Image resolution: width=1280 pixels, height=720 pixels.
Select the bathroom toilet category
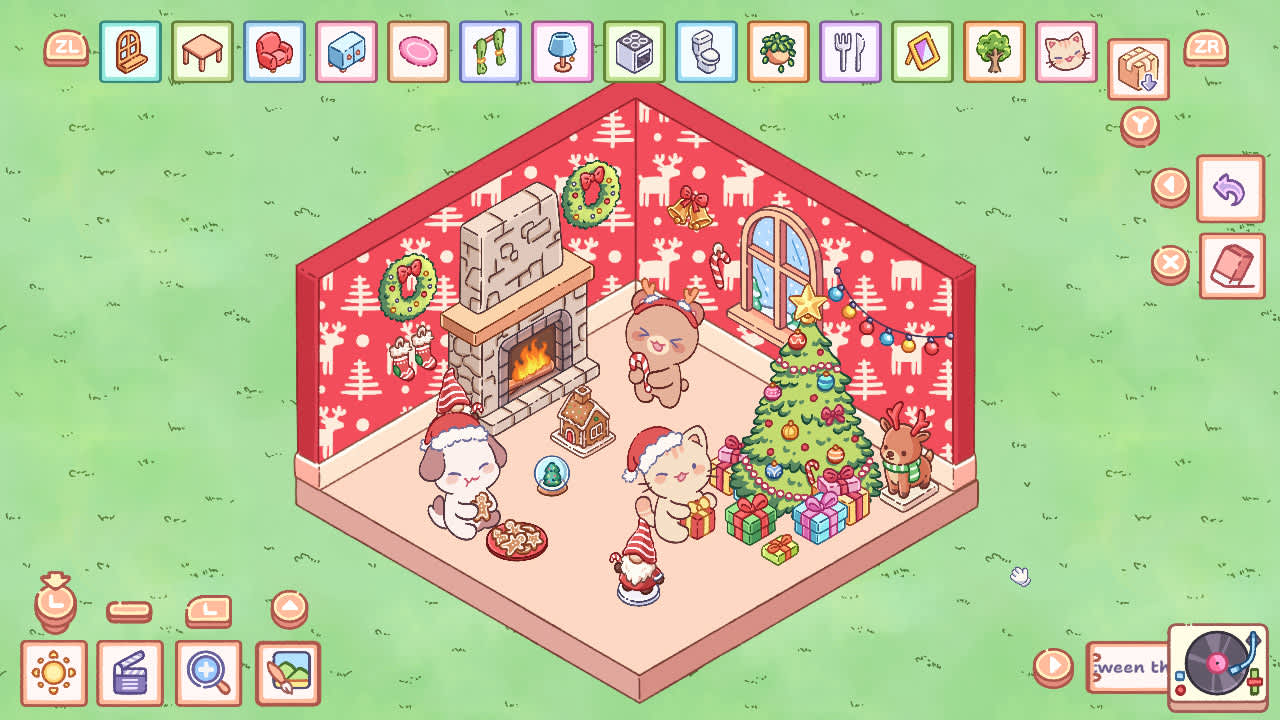pyautogui.click(x=707, y=53)
